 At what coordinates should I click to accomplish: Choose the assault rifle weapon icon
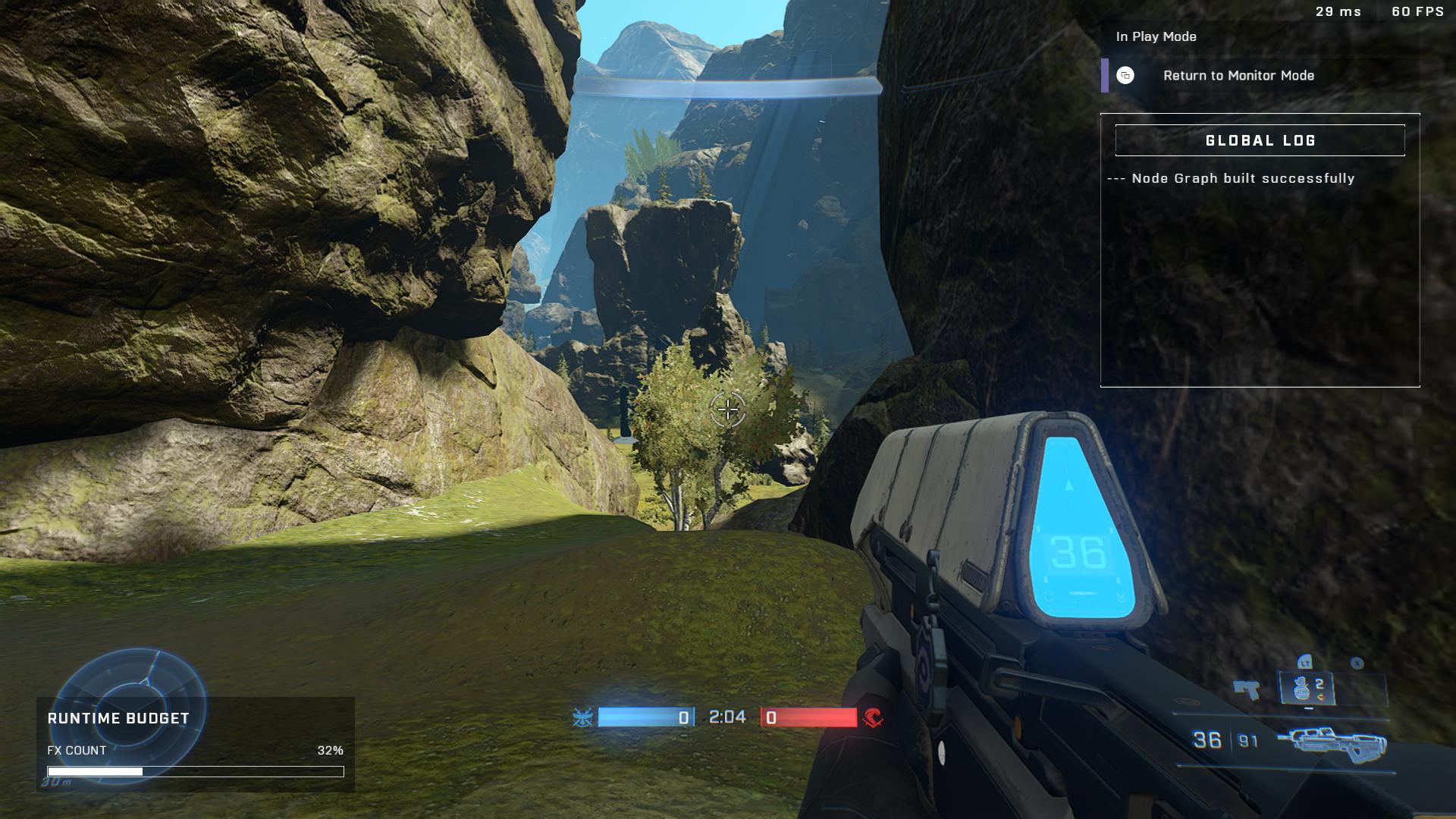point(1332,741)
